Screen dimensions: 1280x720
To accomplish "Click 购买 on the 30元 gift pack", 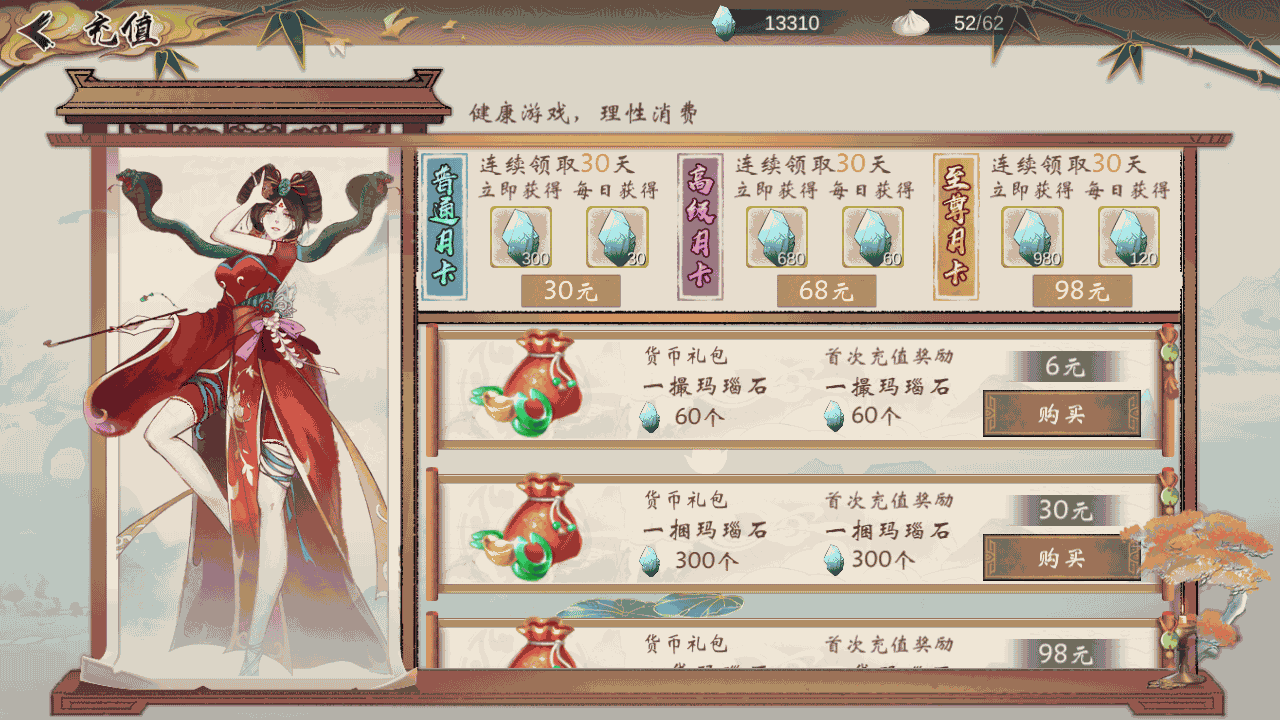I will tap(1062, 557).
